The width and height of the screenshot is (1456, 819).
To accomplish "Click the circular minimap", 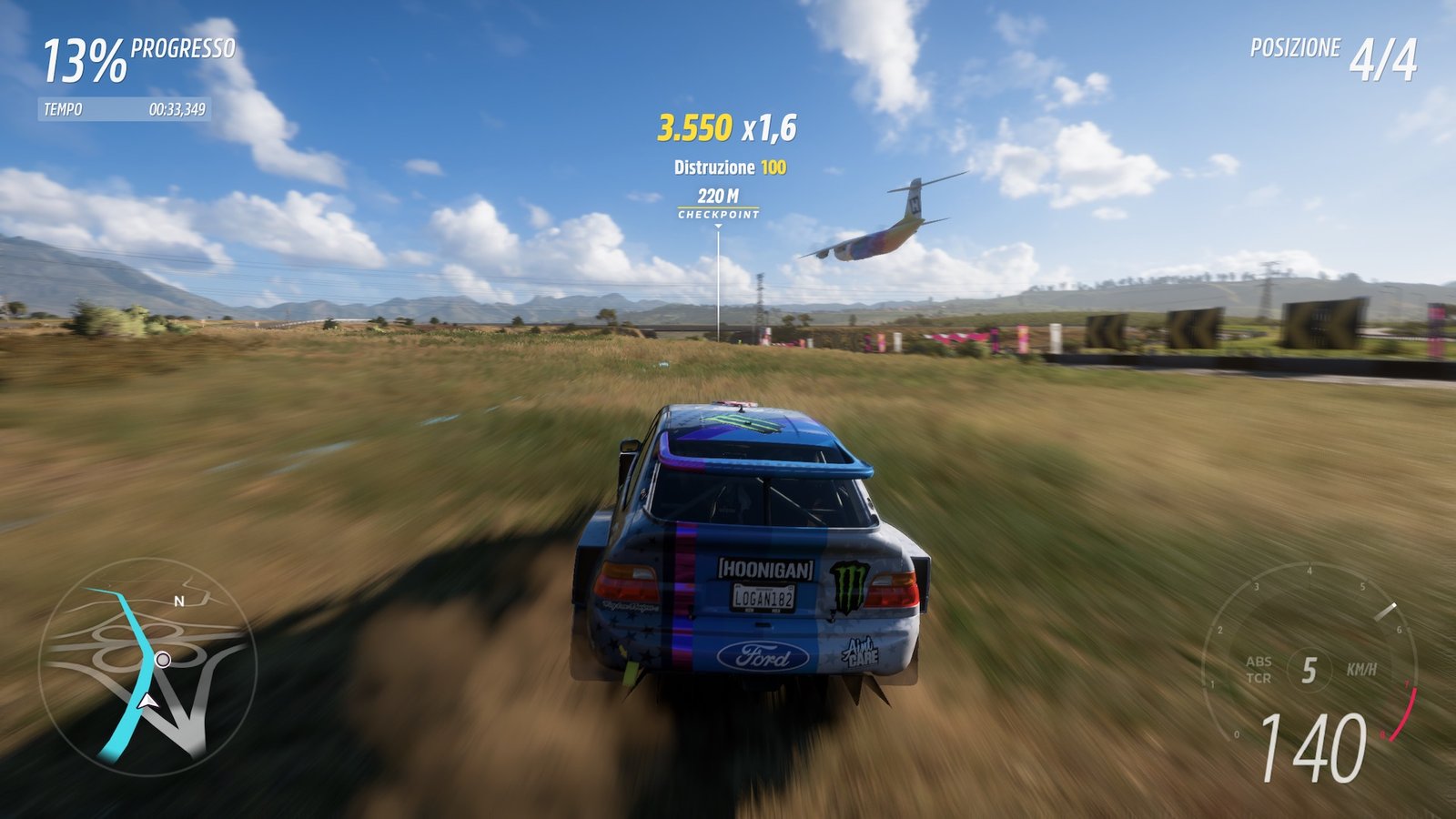I will tap(147, 666).
